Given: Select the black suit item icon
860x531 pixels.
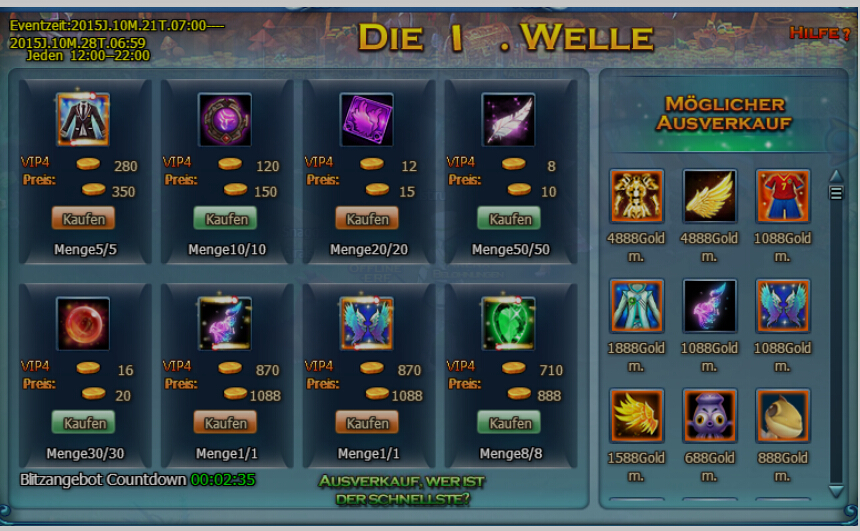Looking at the screenshot, I should click(83, 120).
